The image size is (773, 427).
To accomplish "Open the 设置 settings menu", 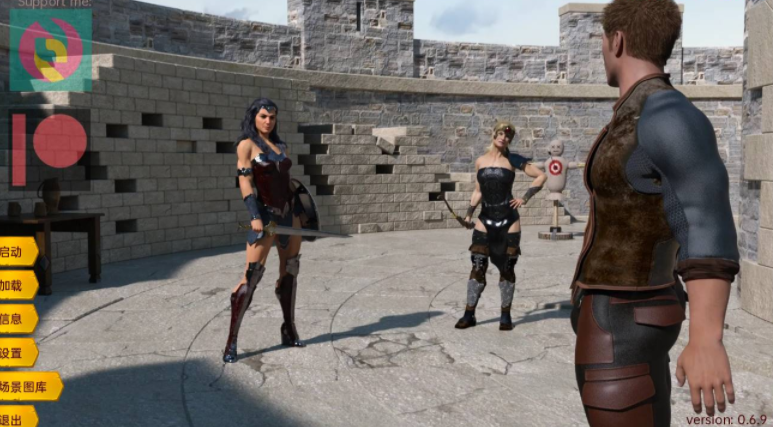I will [16, 353].
